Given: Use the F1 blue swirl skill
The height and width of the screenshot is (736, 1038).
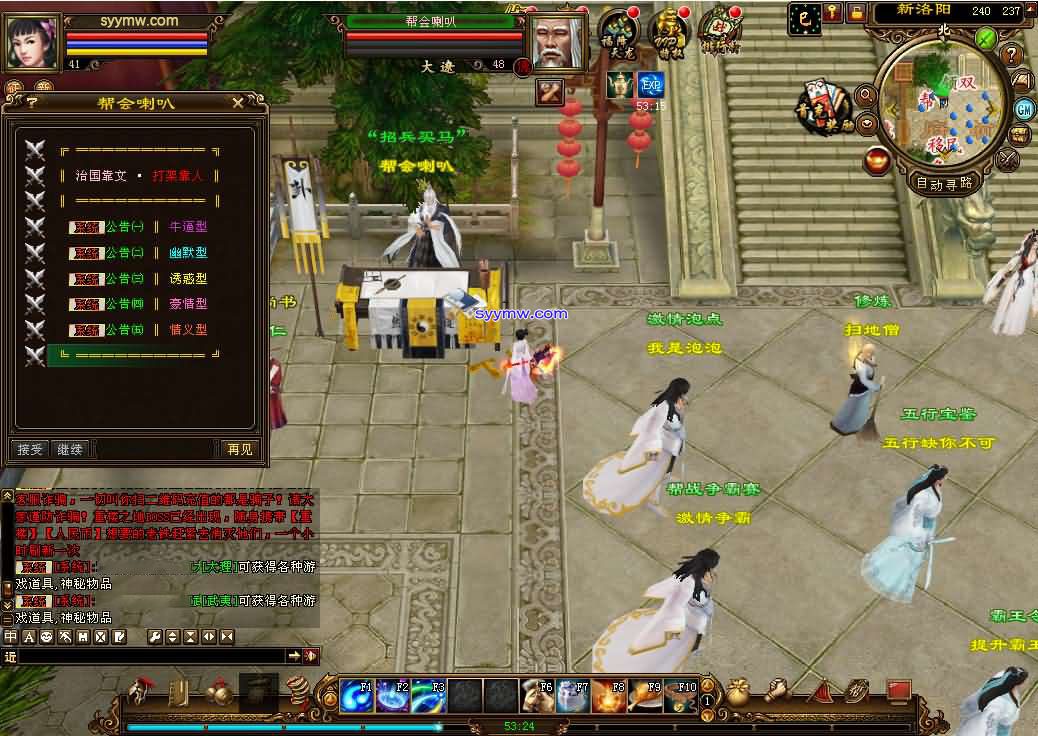Looking at the screenshot, I should pyautogui.click(x=356, y=696).
